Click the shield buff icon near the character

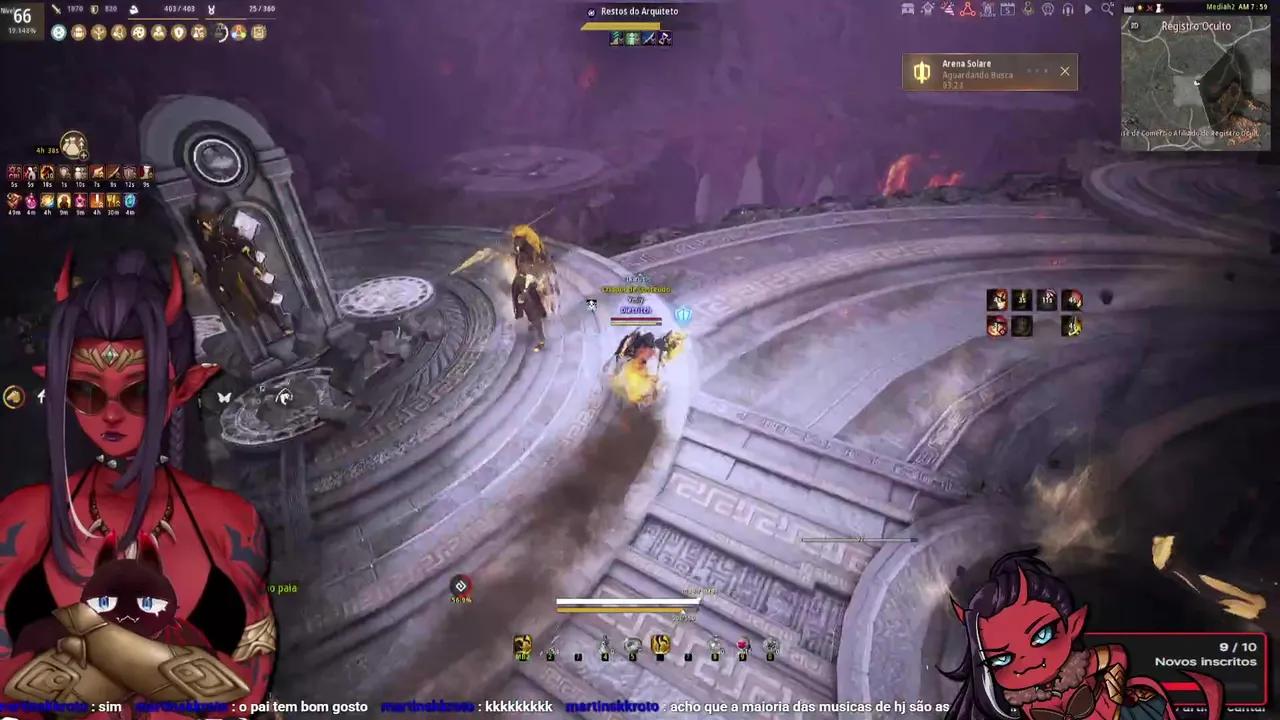684,314
